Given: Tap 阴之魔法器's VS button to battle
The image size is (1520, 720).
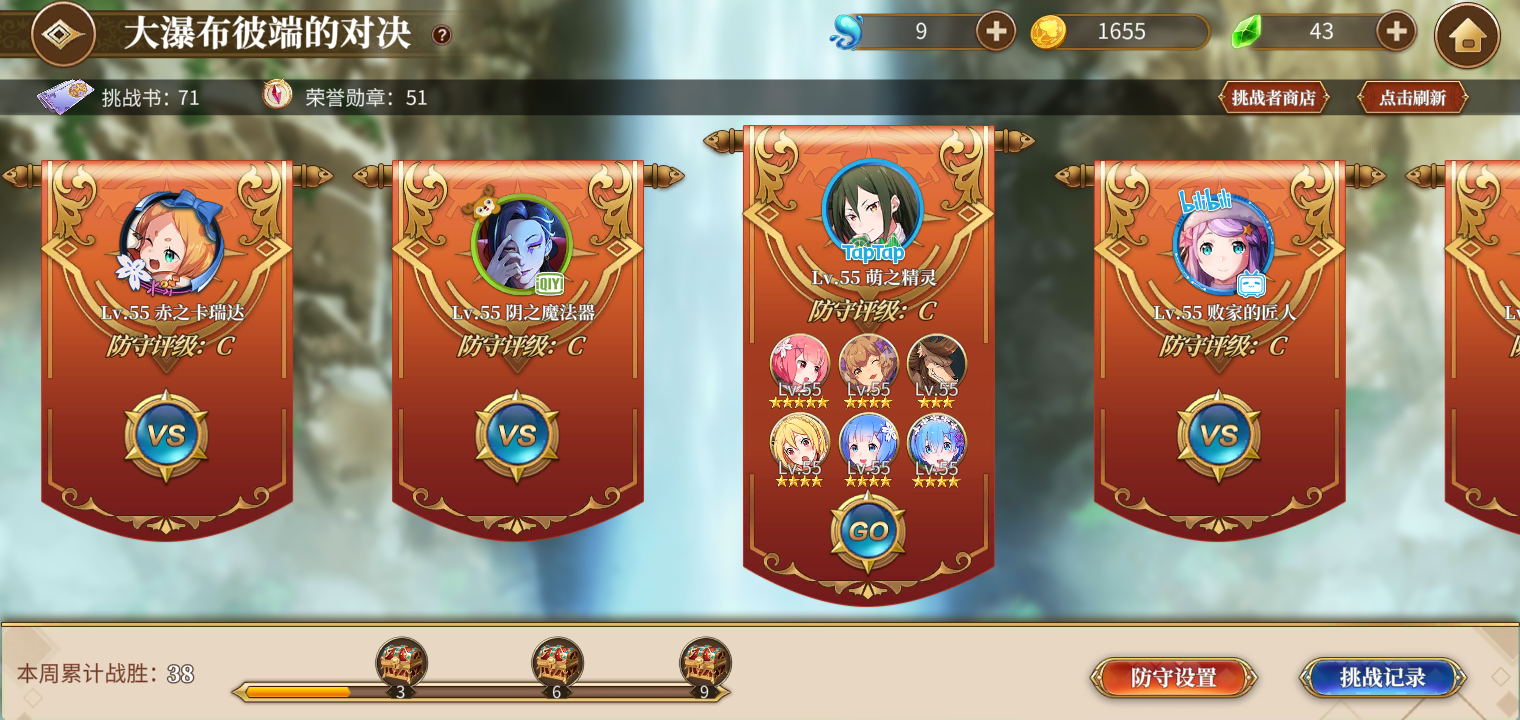Looking at the screenshot, I should (x=517, y=434).
